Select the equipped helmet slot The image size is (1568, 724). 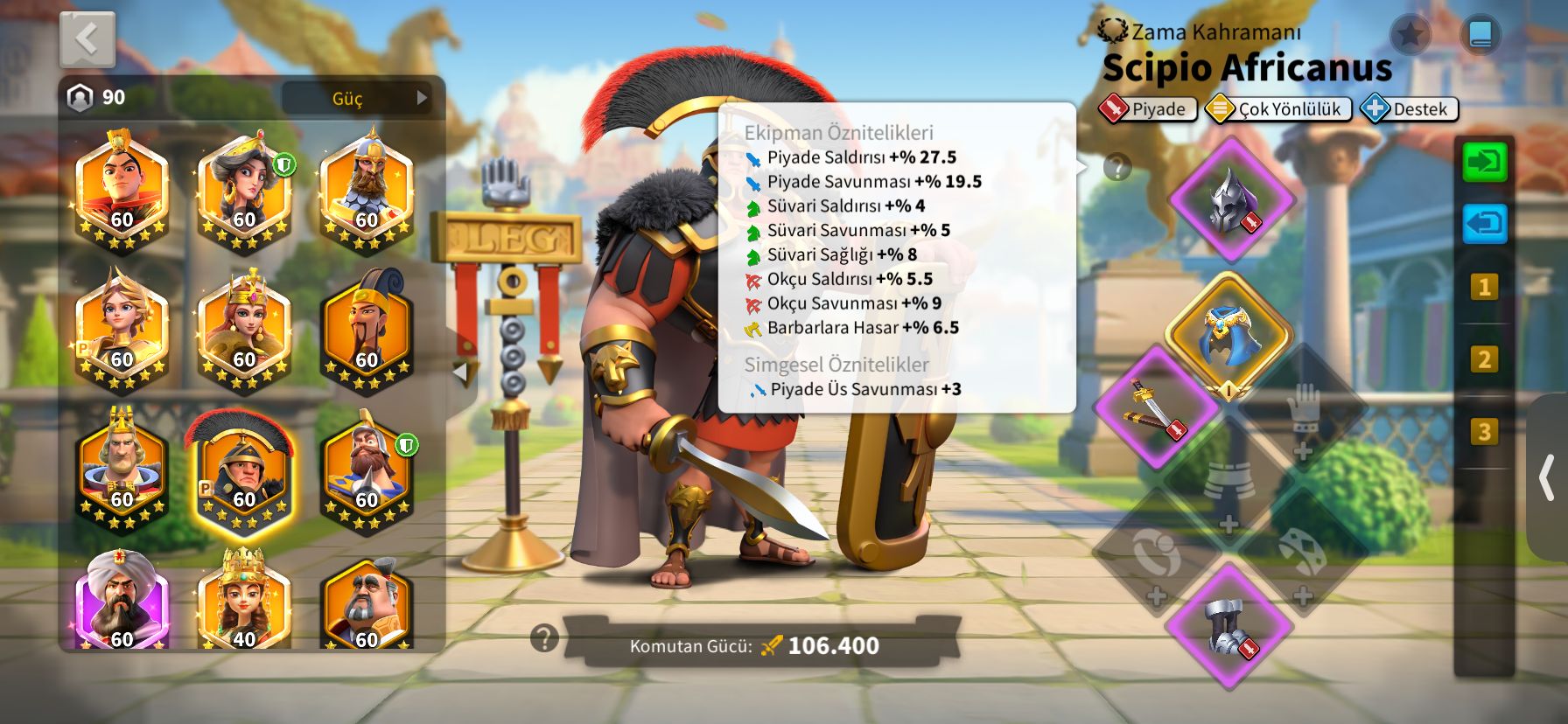1231,199
